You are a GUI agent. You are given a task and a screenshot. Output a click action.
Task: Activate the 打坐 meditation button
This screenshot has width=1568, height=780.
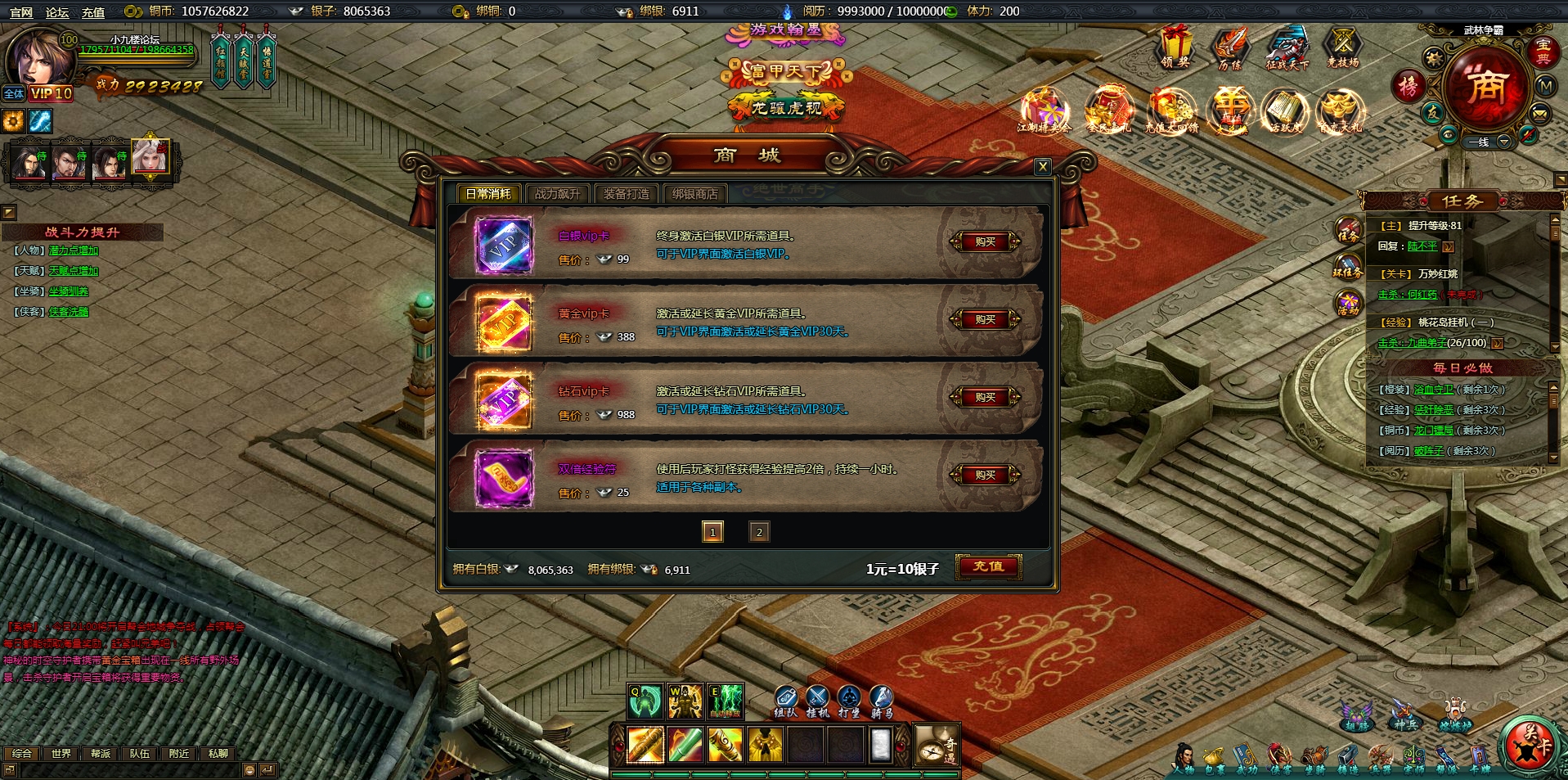849,701
